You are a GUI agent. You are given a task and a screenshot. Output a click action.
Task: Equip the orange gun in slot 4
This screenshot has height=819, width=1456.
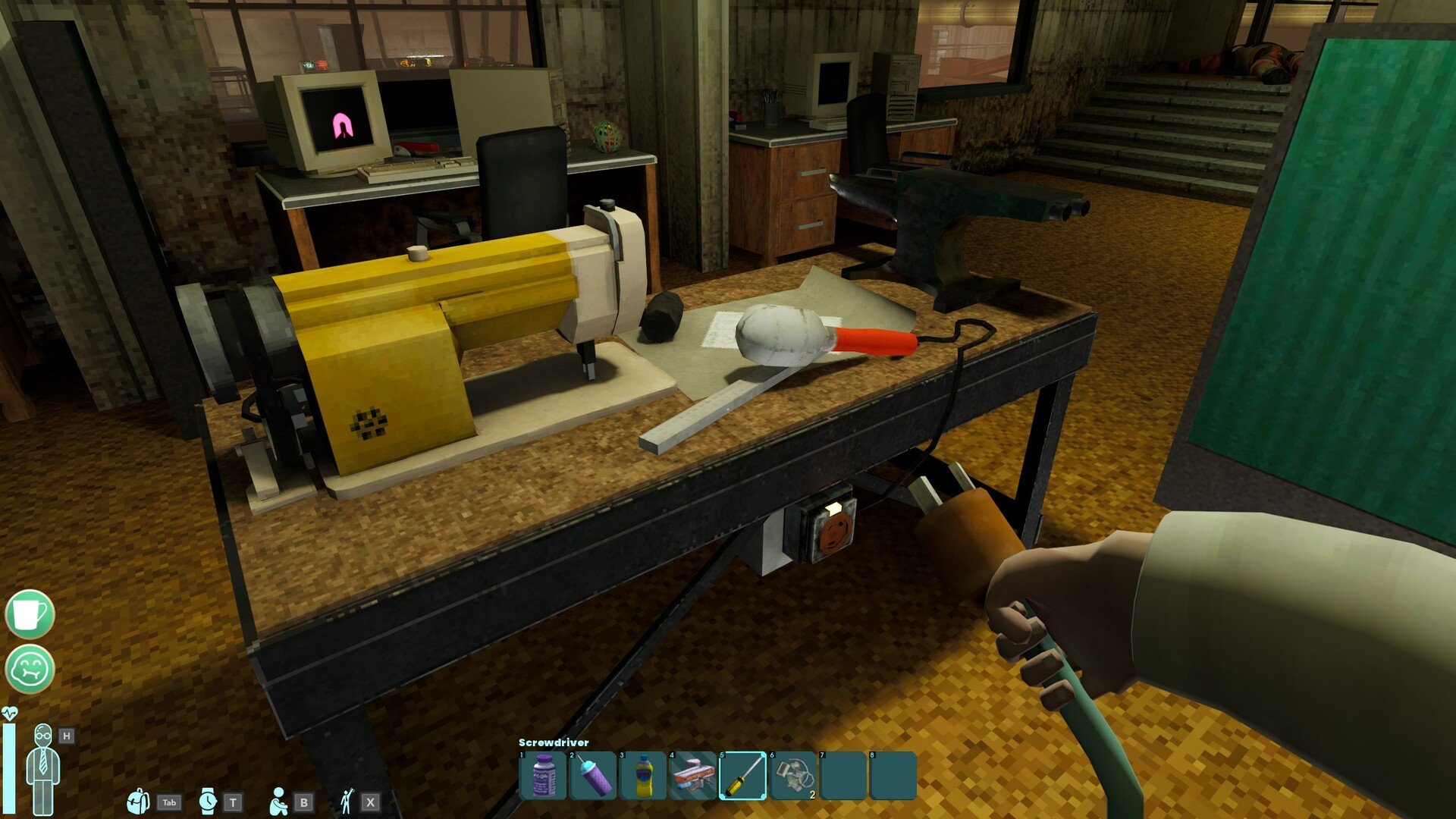(x=693, y=776)
